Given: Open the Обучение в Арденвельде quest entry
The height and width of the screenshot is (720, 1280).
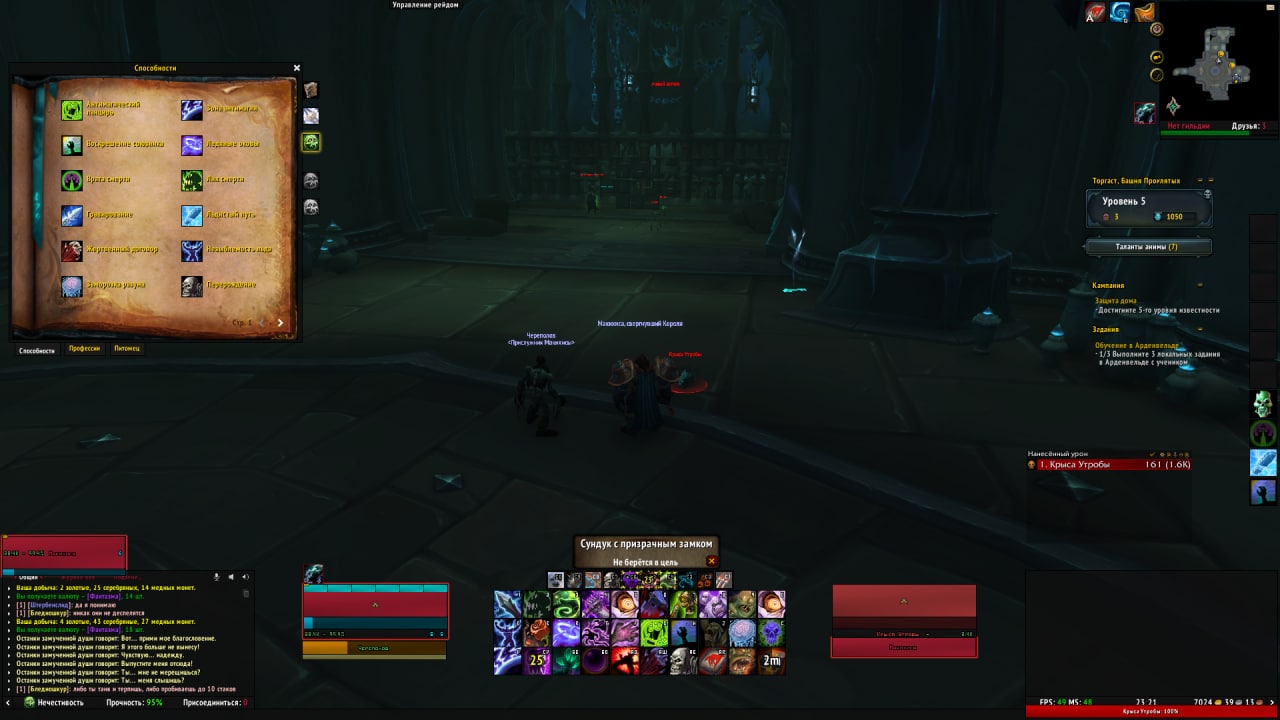Looking at the screenshot, I should click(x=1137, y=345).
